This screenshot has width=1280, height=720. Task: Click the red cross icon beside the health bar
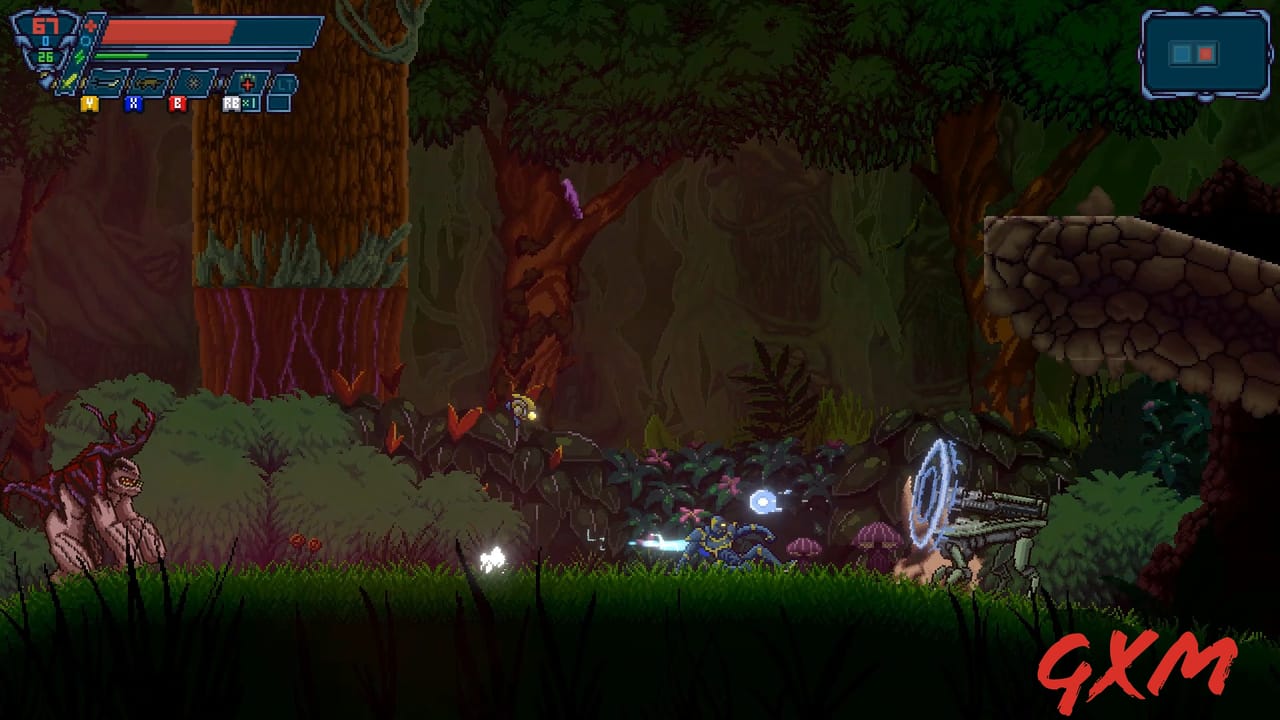point(91,24)
